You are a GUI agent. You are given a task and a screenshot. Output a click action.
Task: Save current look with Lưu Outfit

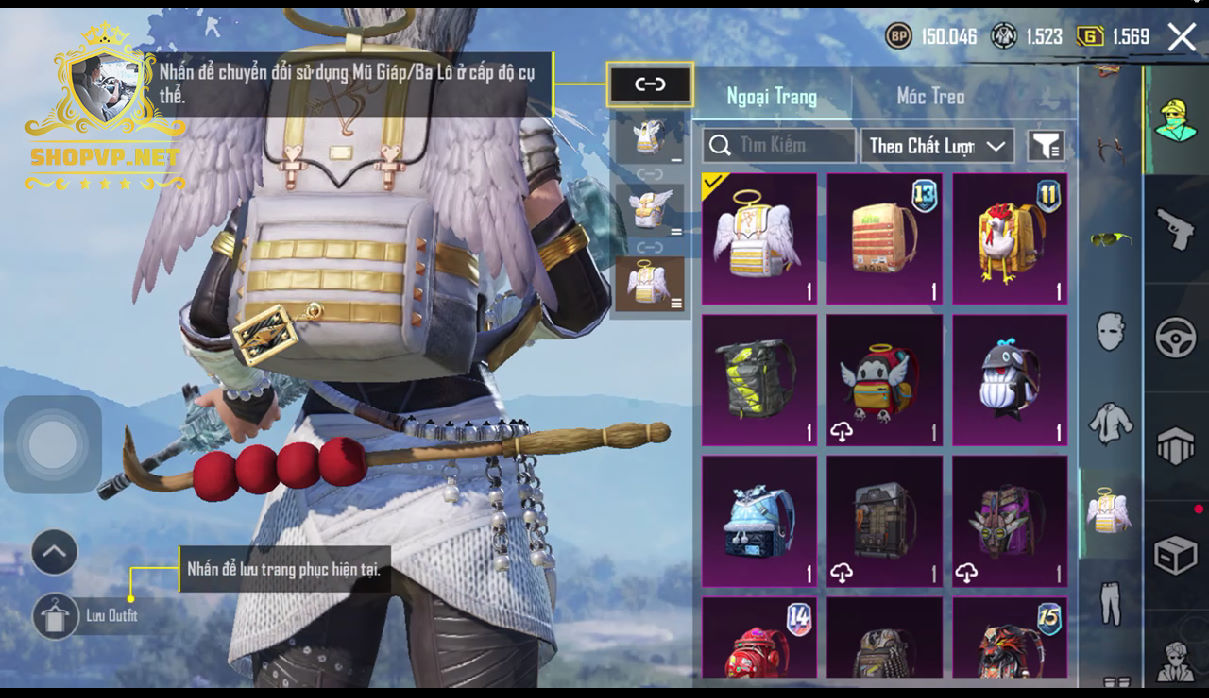(55, 616)
